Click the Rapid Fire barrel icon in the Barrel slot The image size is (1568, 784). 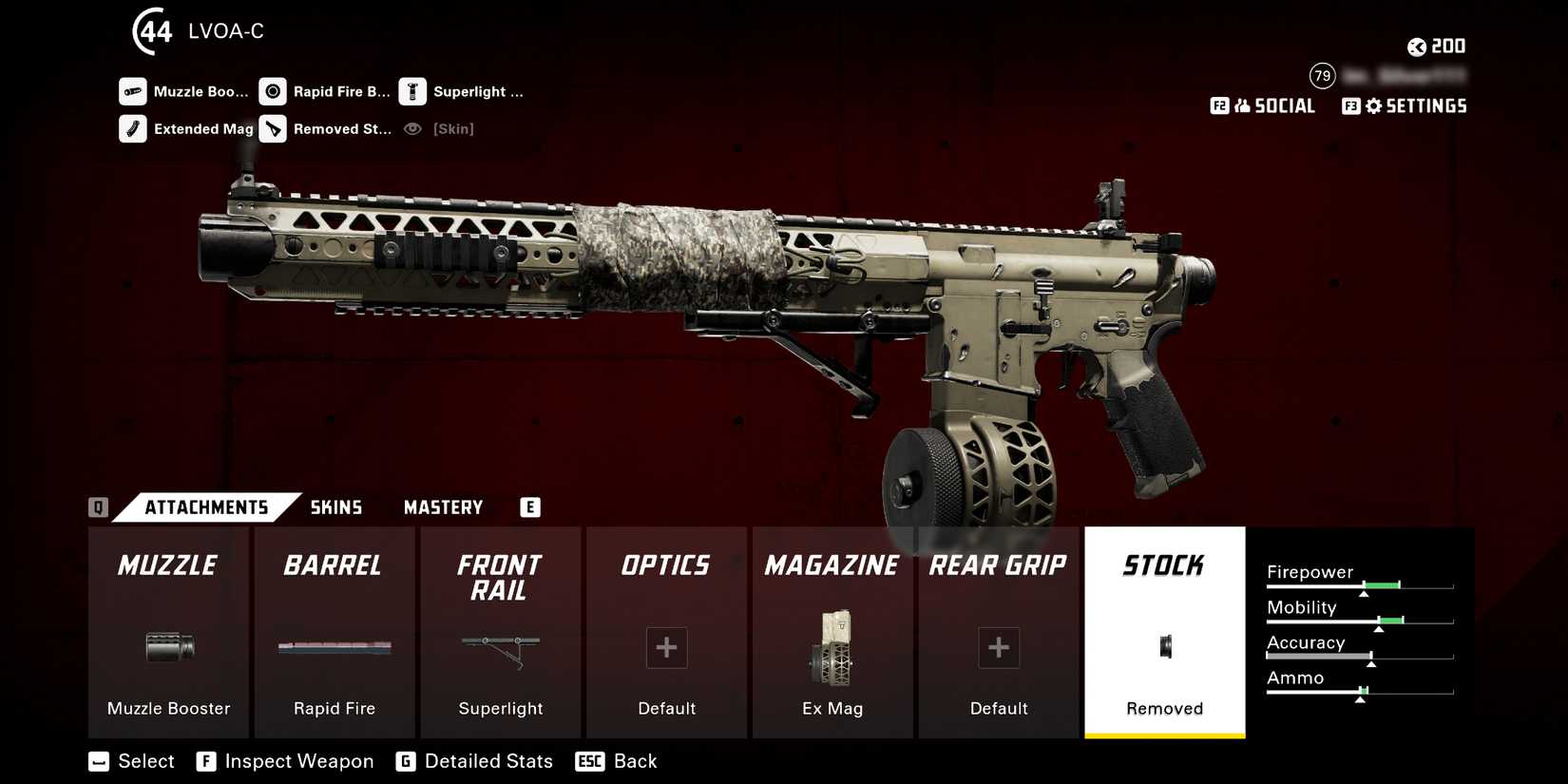[334, 648]
